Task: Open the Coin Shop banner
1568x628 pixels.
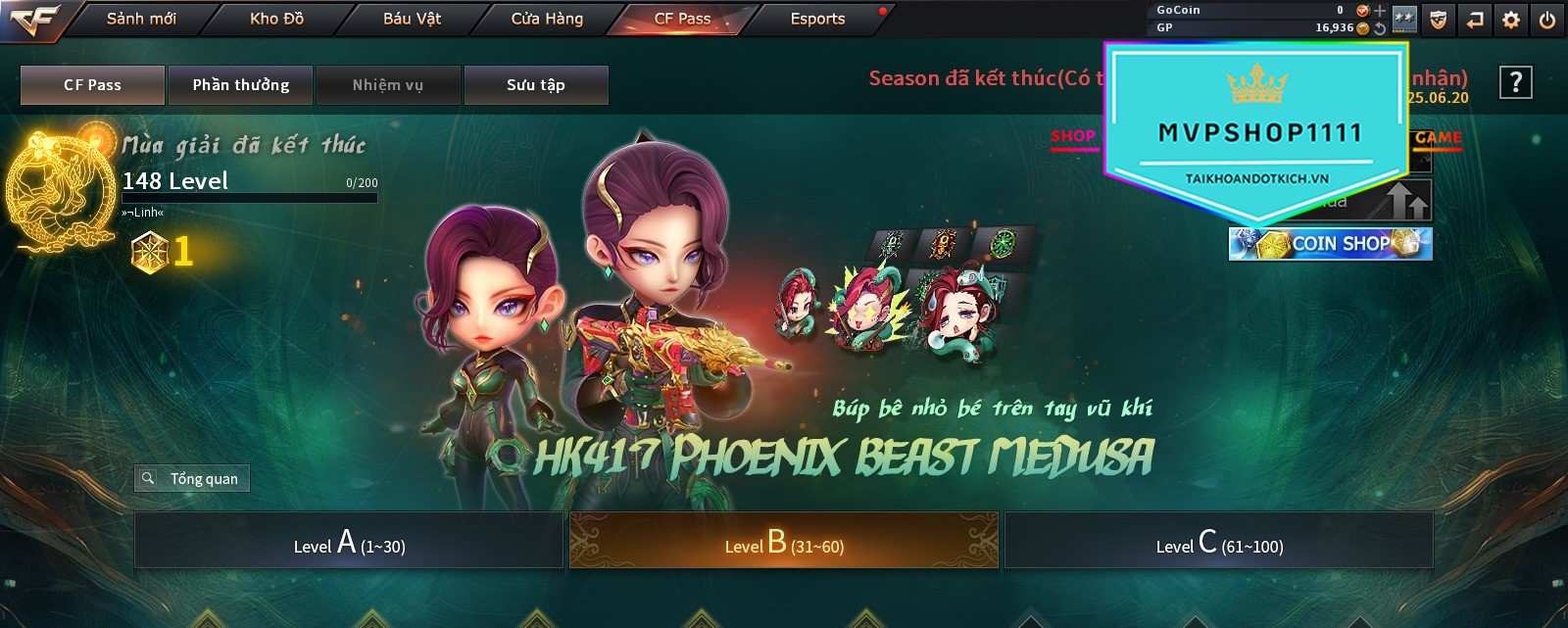Action: coord(1330,244)
